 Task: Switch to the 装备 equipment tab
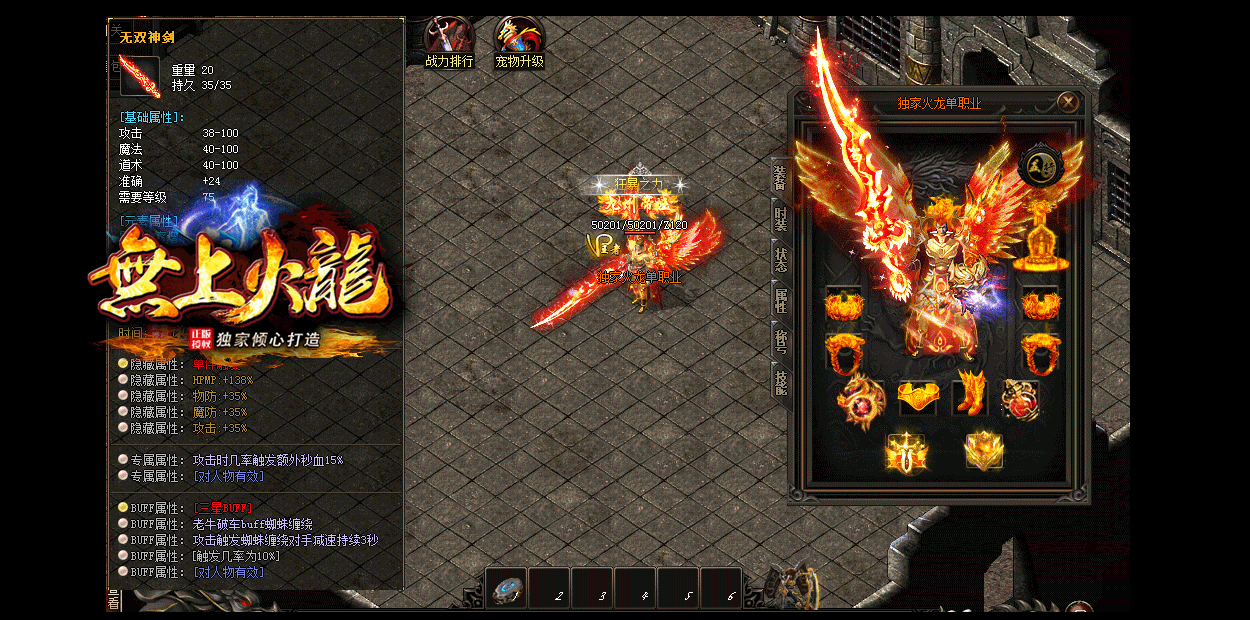pos(780,180)
